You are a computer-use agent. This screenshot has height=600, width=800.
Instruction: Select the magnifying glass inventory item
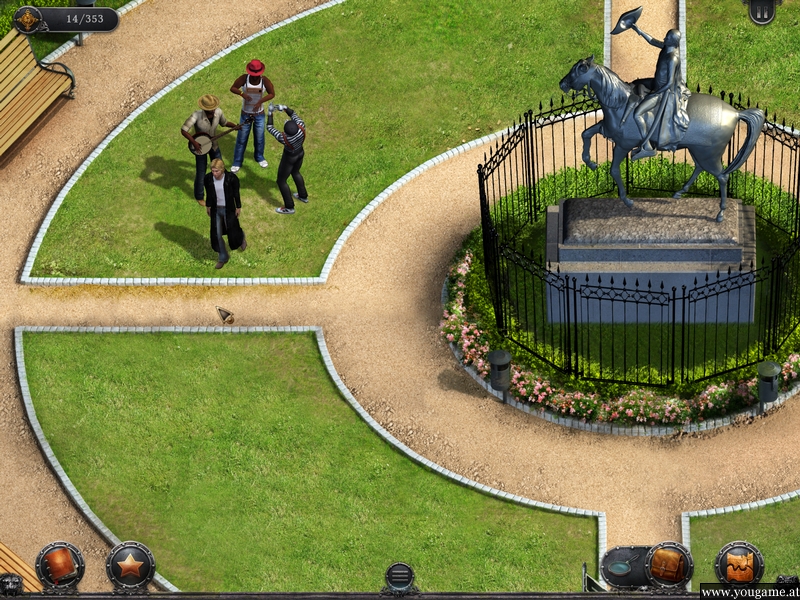click(x=622, y=567)
